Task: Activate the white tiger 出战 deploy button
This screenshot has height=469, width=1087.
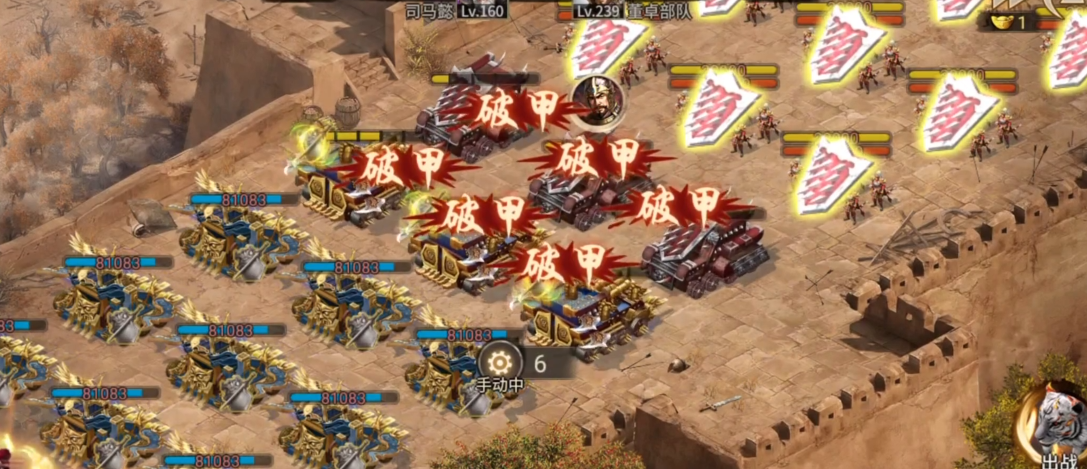Action: (1056, 425)
